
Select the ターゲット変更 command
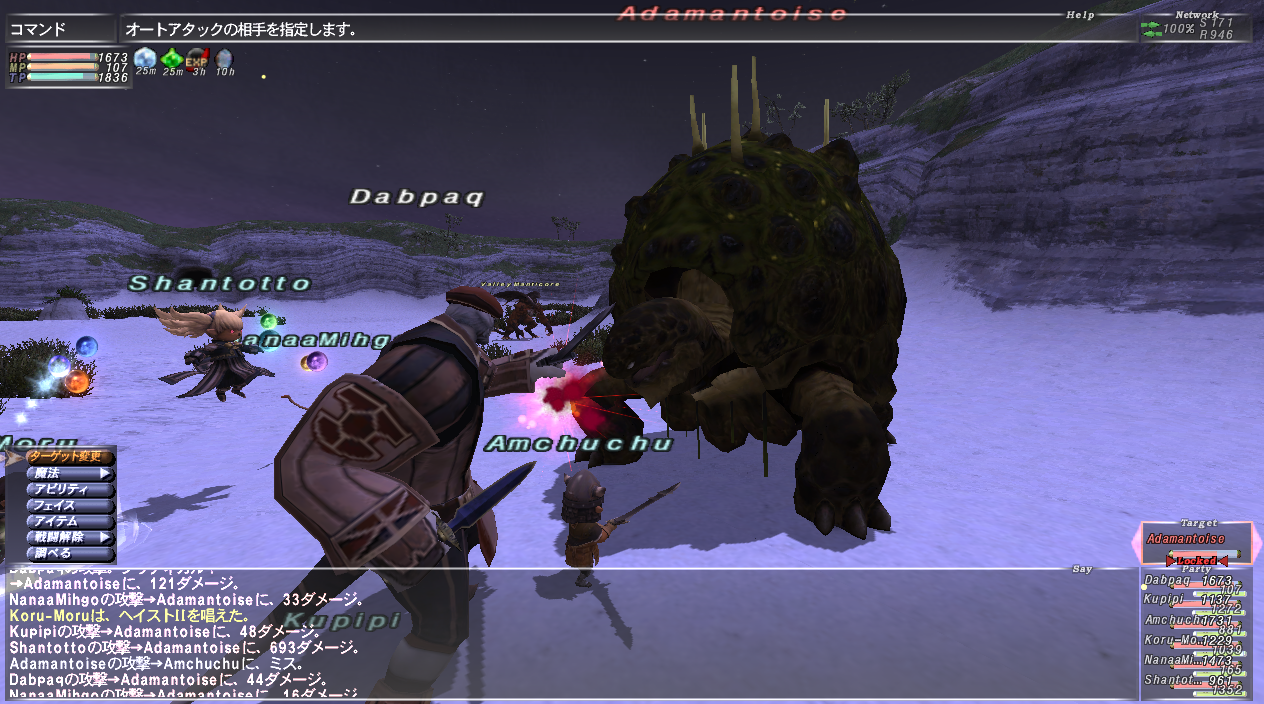pos(64,457)
